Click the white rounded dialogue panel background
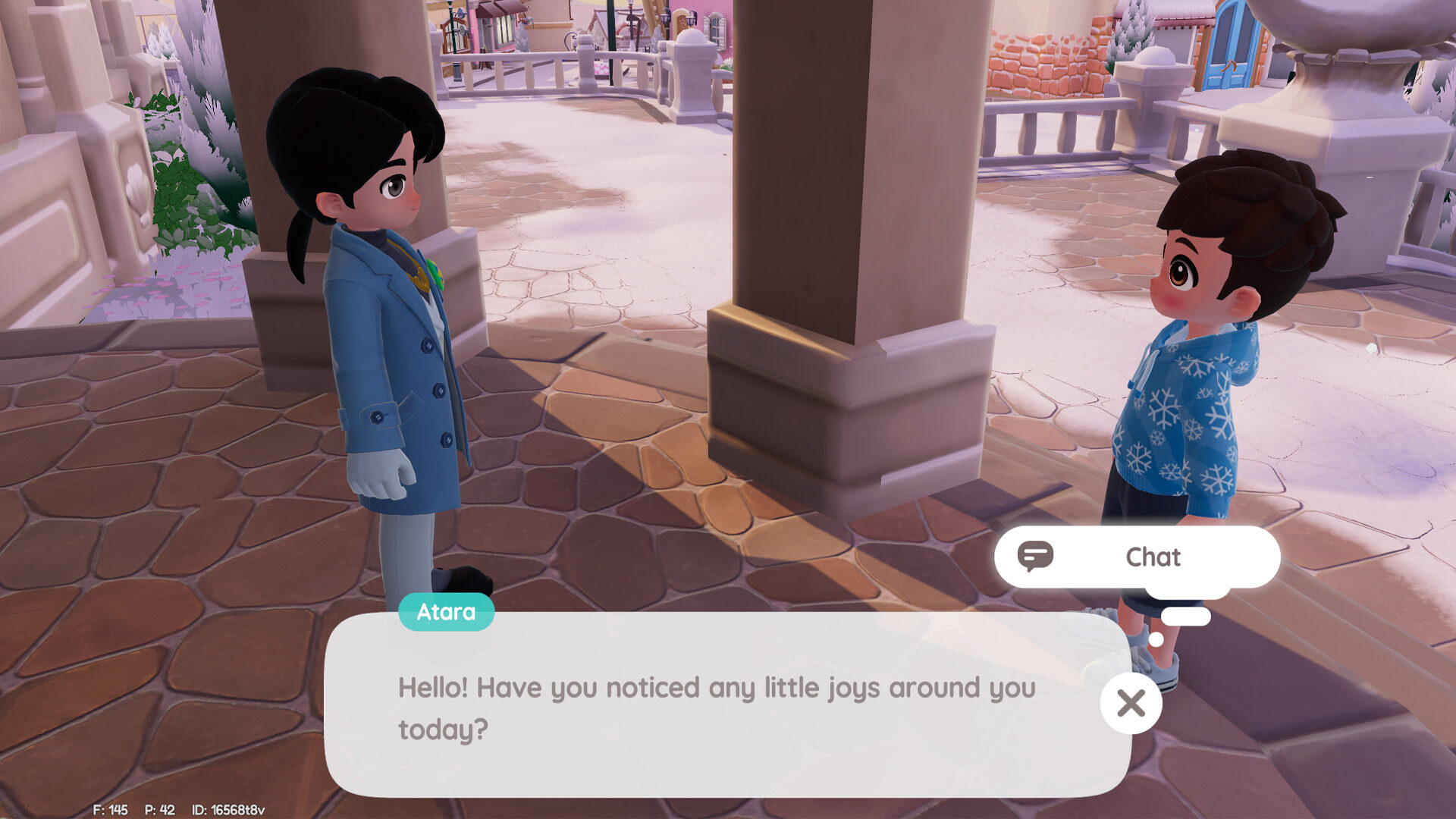The height and width of the screenshot is (819, 1456). tap(728, 758)
